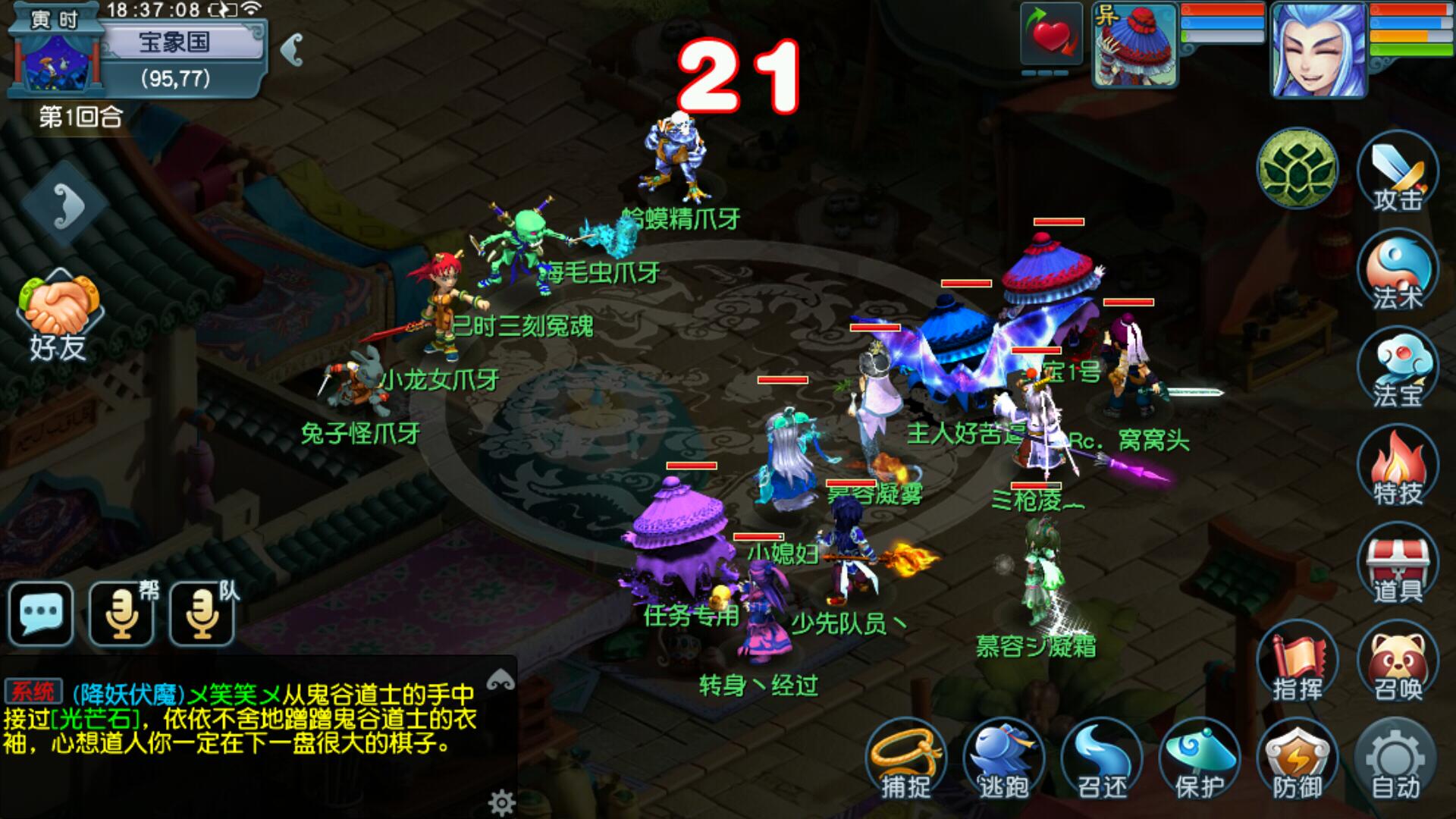
Task: Open the 指挥 command flag
Action: (x=1298, y=664)
